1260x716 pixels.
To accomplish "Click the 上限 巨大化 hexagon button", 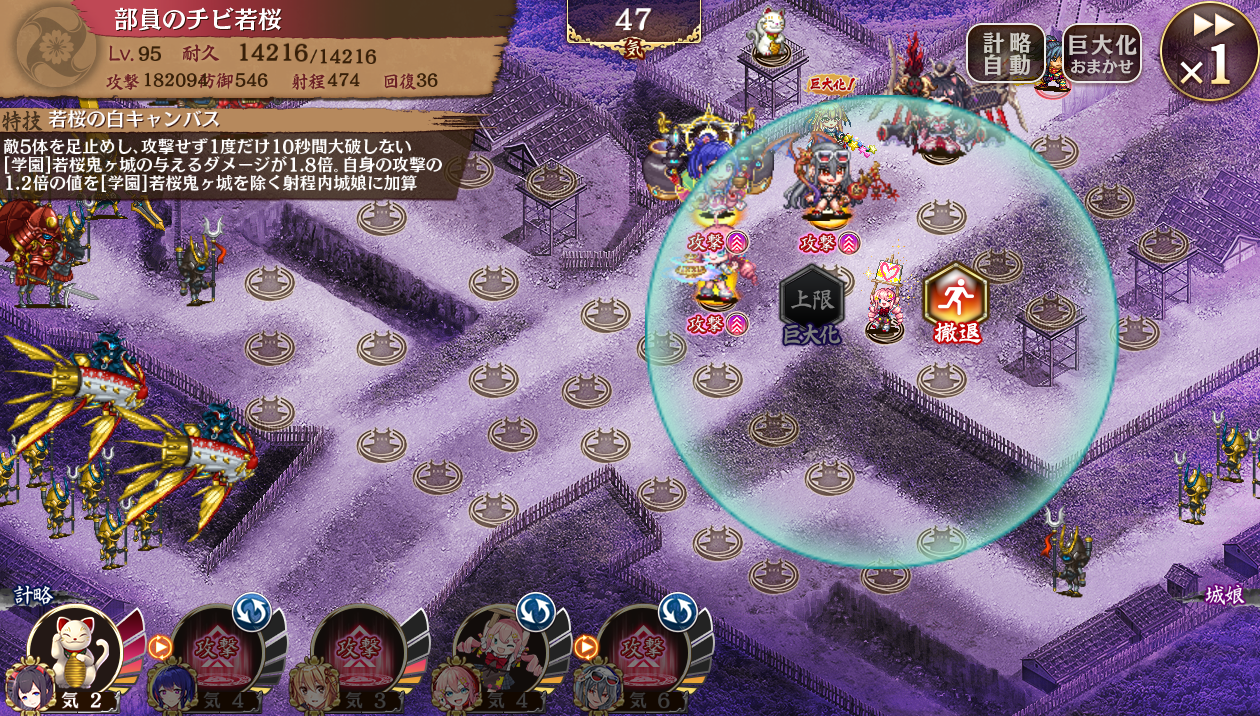I will [x=811, y=300].
